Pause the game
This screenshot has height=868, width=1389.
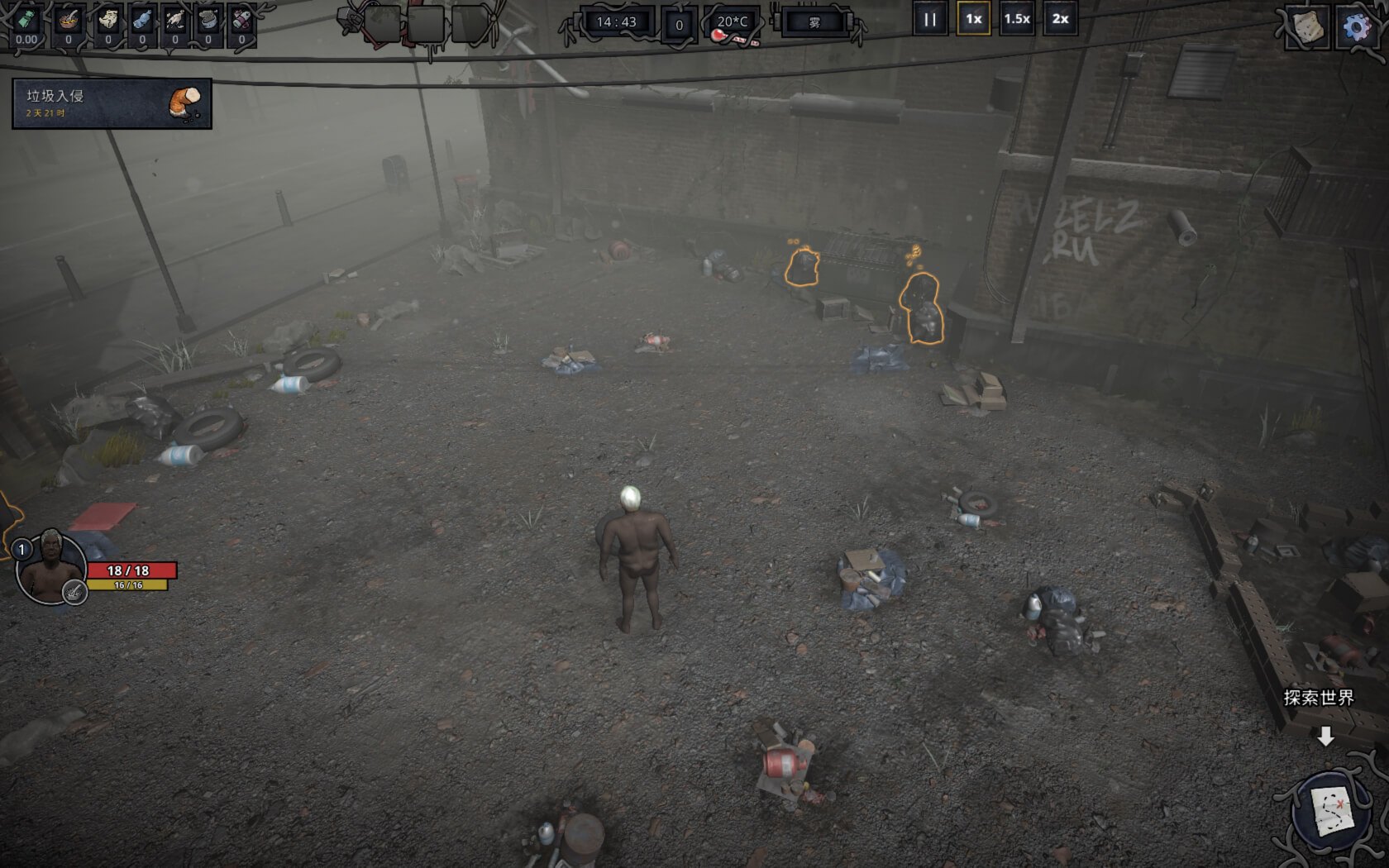[929, 19]
